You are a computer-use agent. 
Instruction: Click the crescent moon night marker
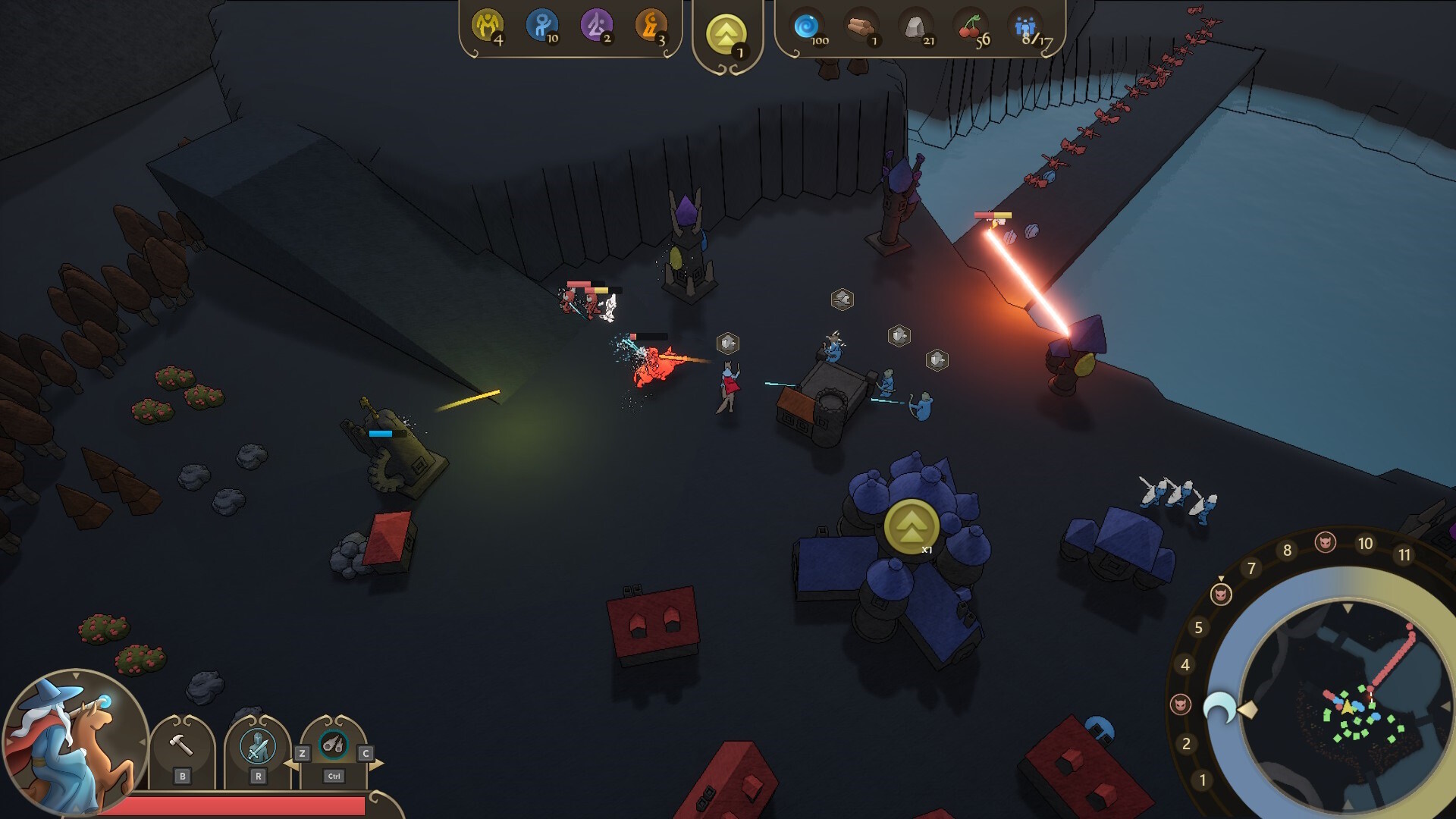(x=1219, y=709)
